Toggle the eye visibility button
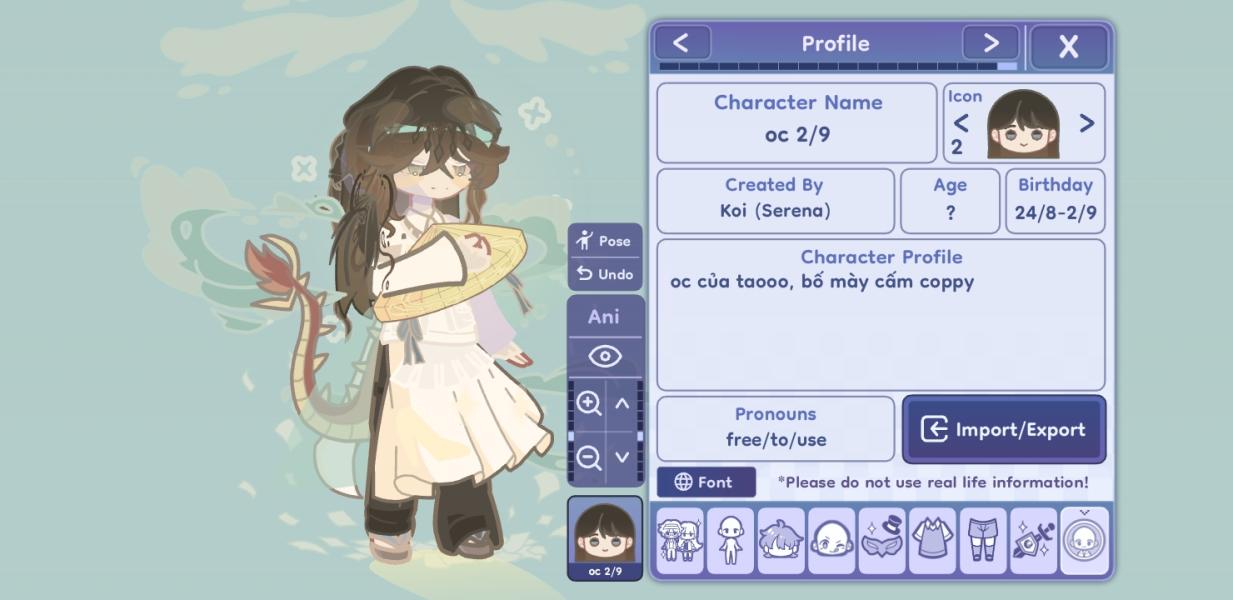The width and height of the screenshot is (1233, 600). pyautogui.click(x=604, y=356)
